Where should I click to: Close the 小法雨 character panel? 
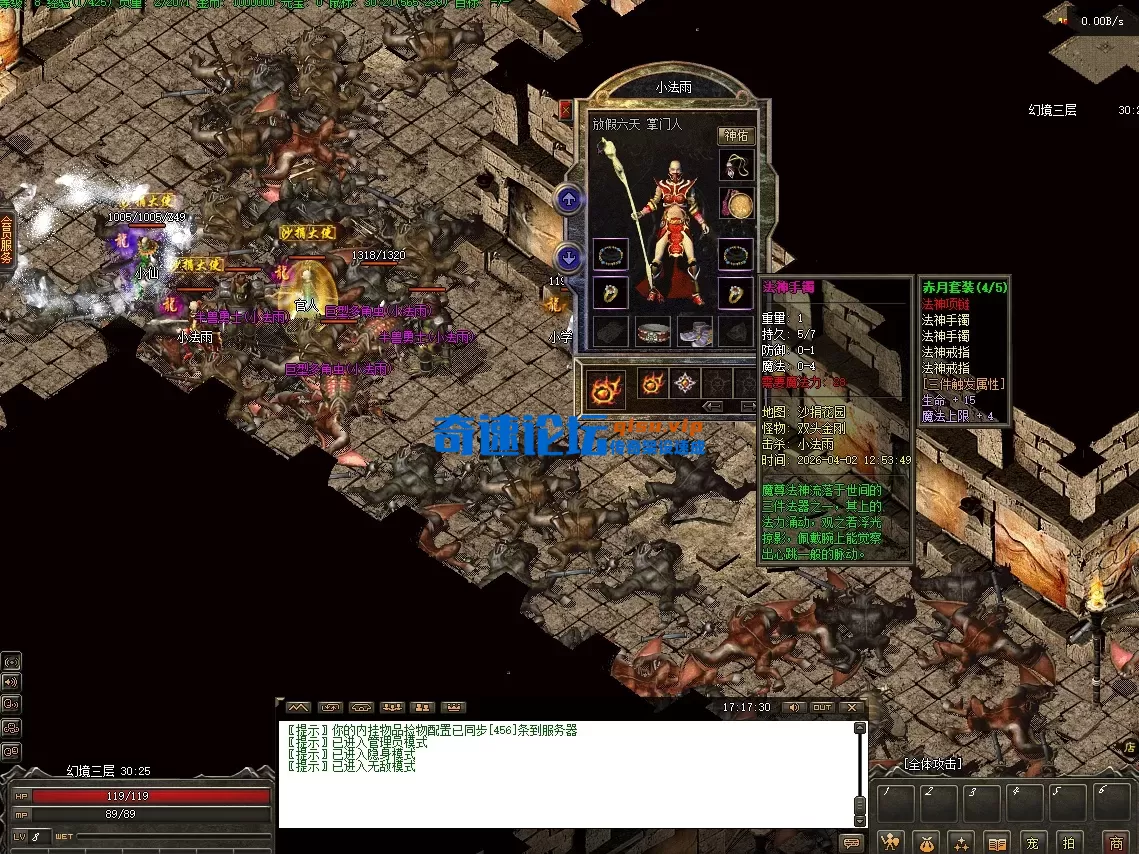click(566, 110)
